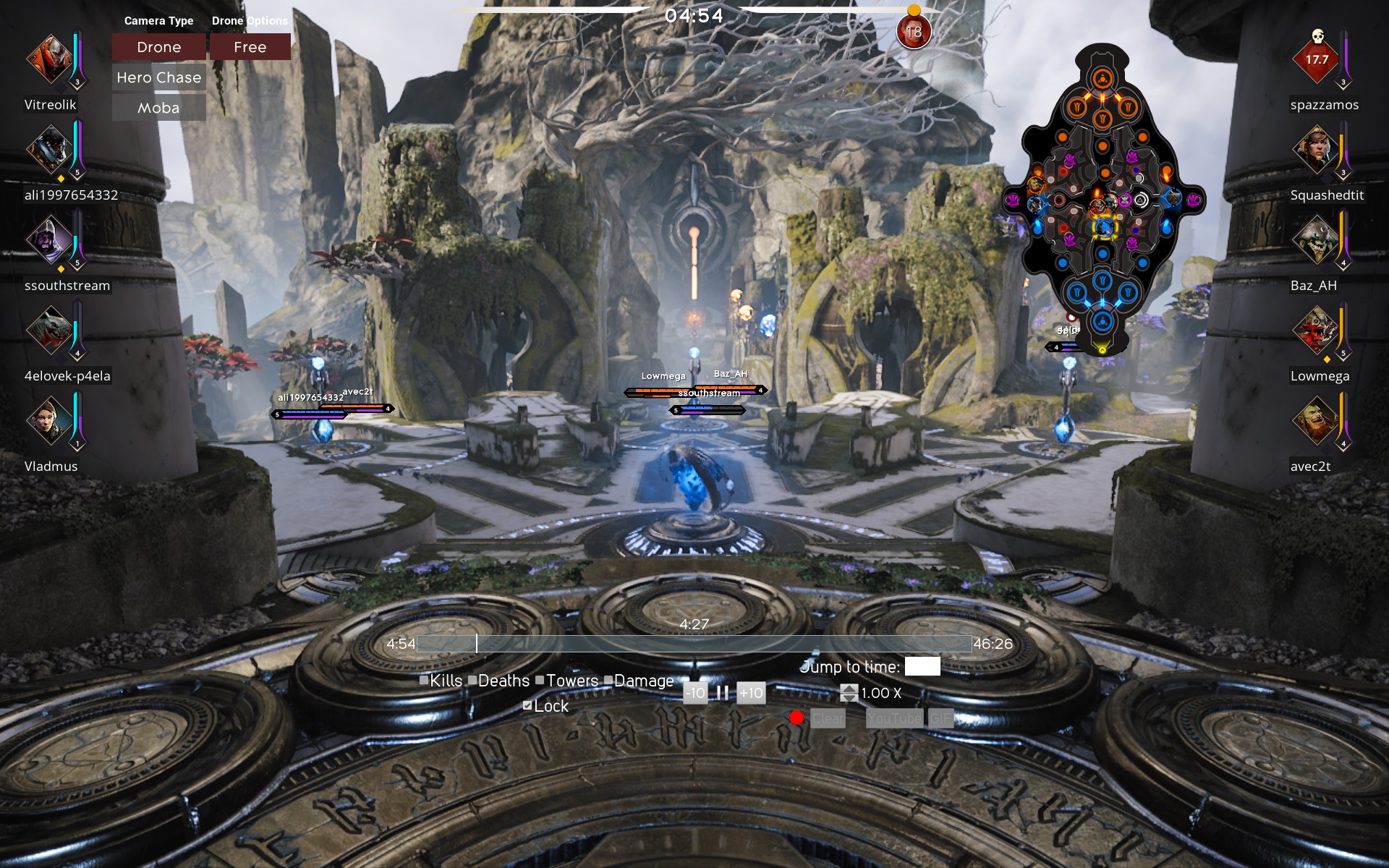1389x868 pixels.
Task: Switch camera to Hero Chase
Action: (x=159, y=77)
